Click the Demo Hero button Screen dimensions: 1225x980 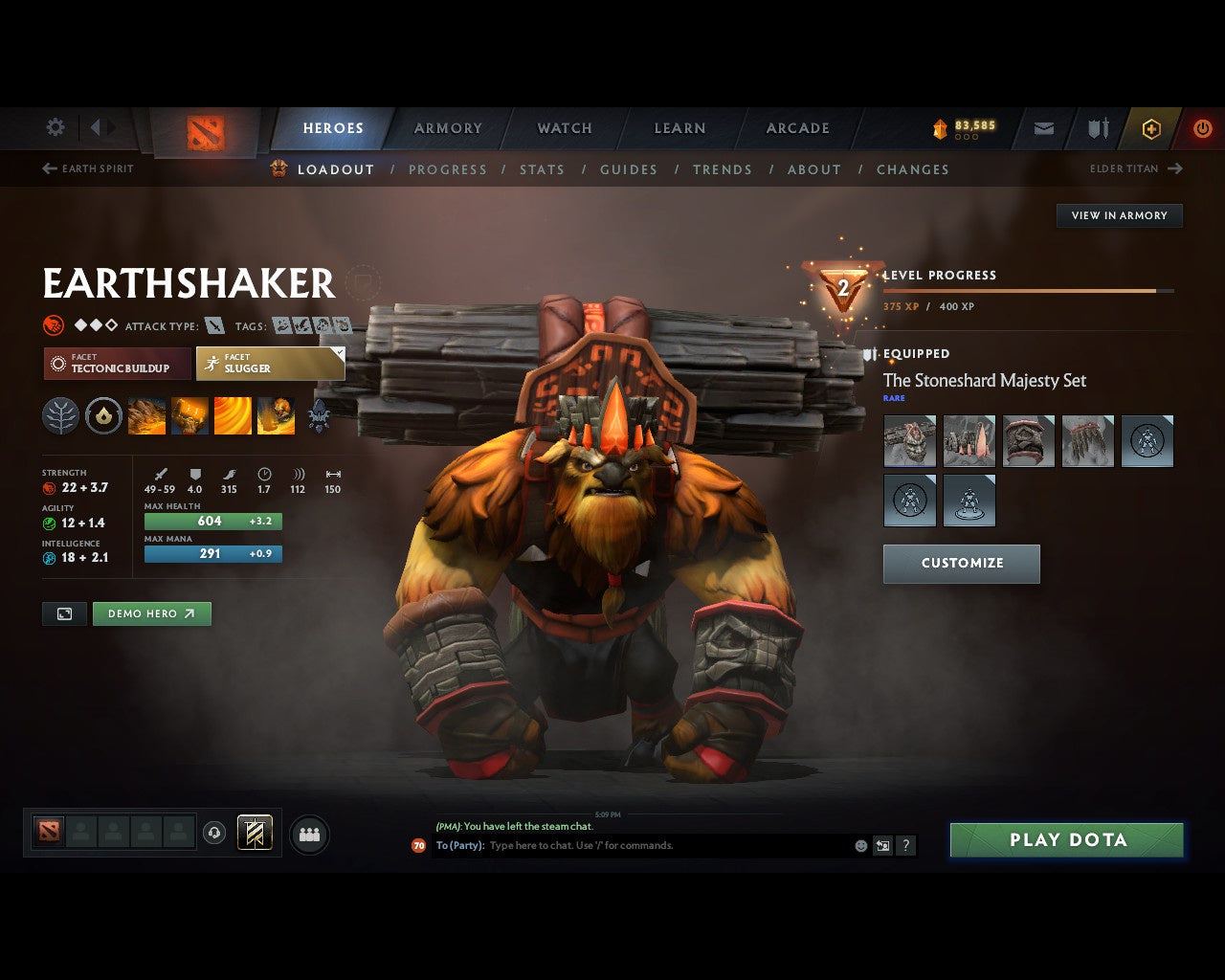pyautogui.click(x=151, y=613)
